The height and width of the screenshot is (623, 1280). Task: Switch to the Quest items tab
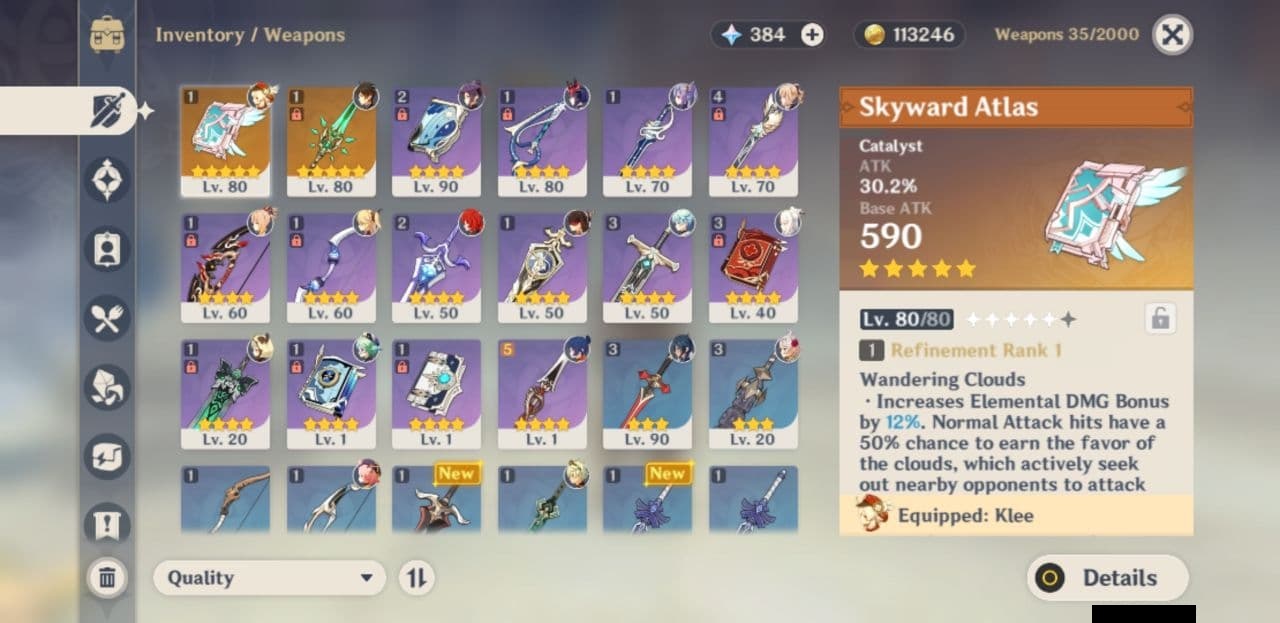[107, 522]
